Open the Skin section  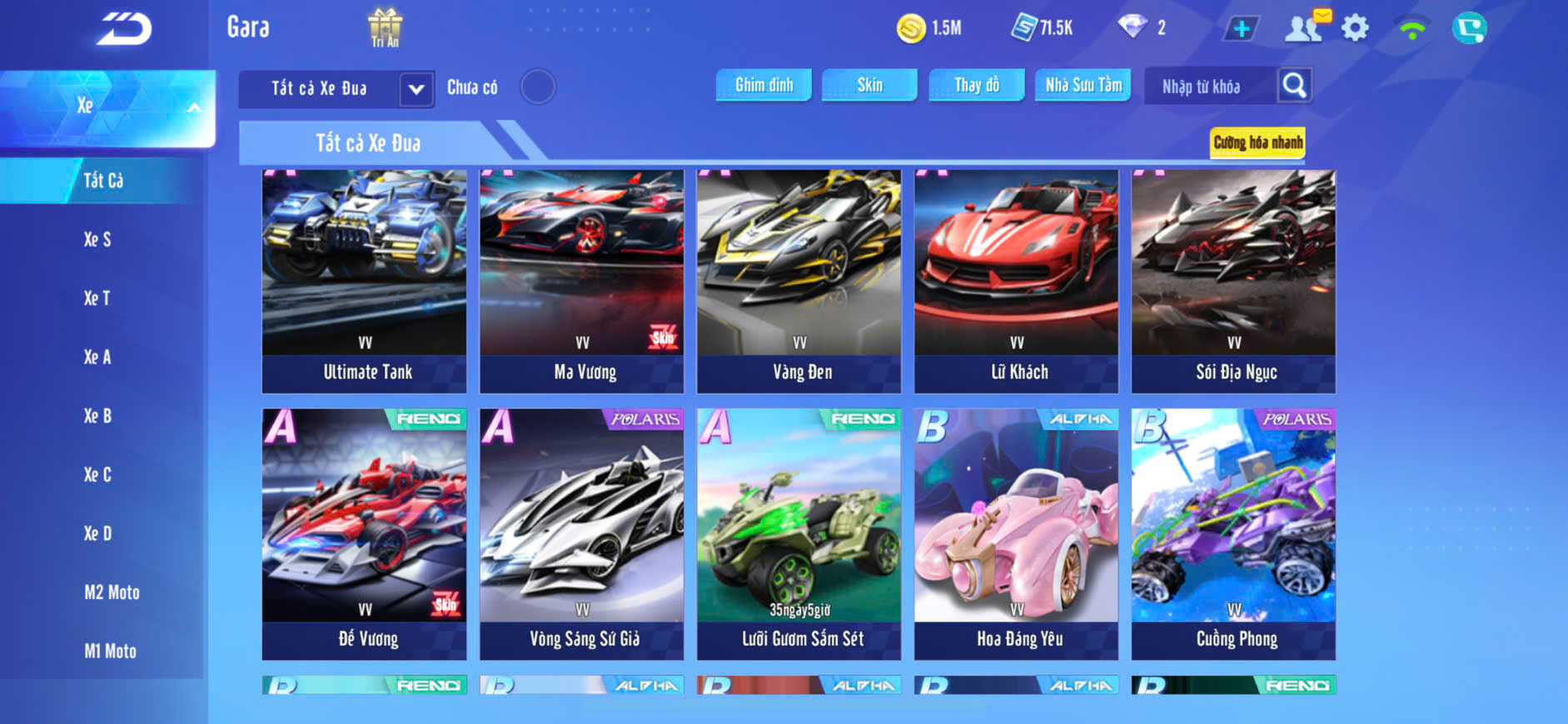(x=869, y=85)
